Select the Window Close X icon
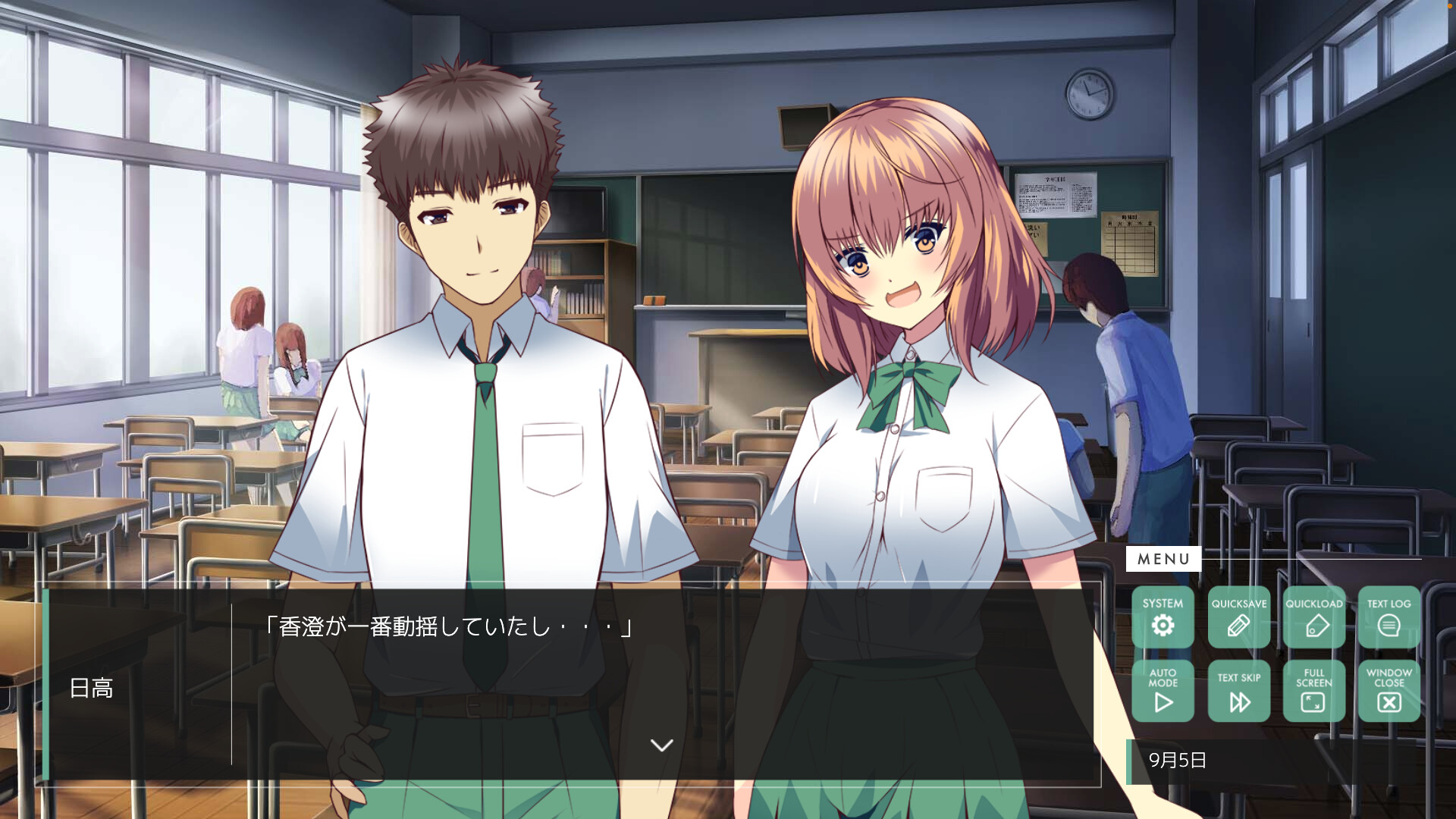Screen dimensions: 1456x819 [x=1389, y=701]
